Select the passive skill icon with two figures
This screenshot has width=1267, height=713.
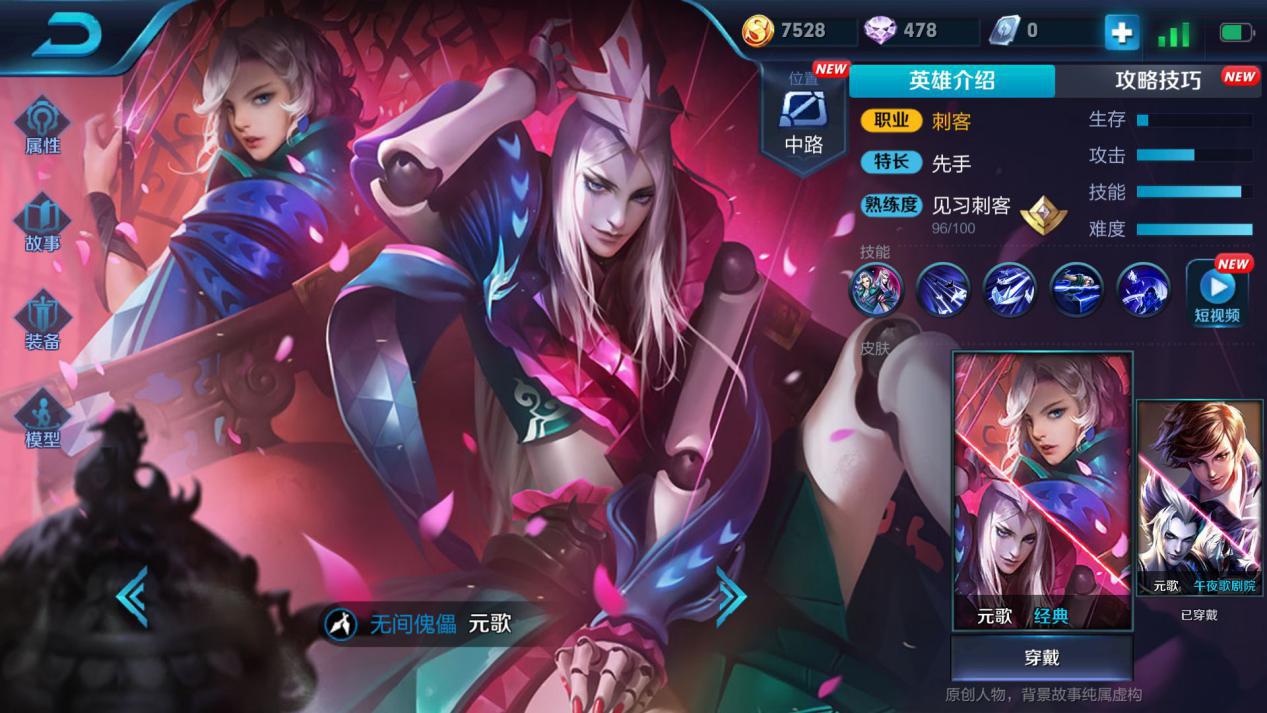tap(876, 290)
